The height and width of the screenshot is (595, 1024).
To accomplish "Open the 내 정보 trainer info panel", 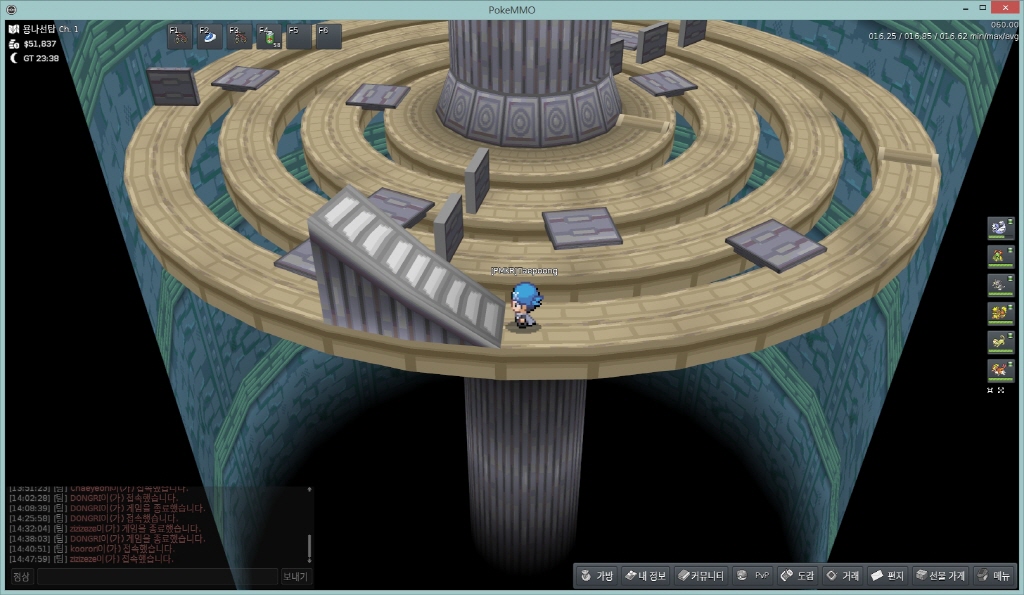I will click(643, 576).
